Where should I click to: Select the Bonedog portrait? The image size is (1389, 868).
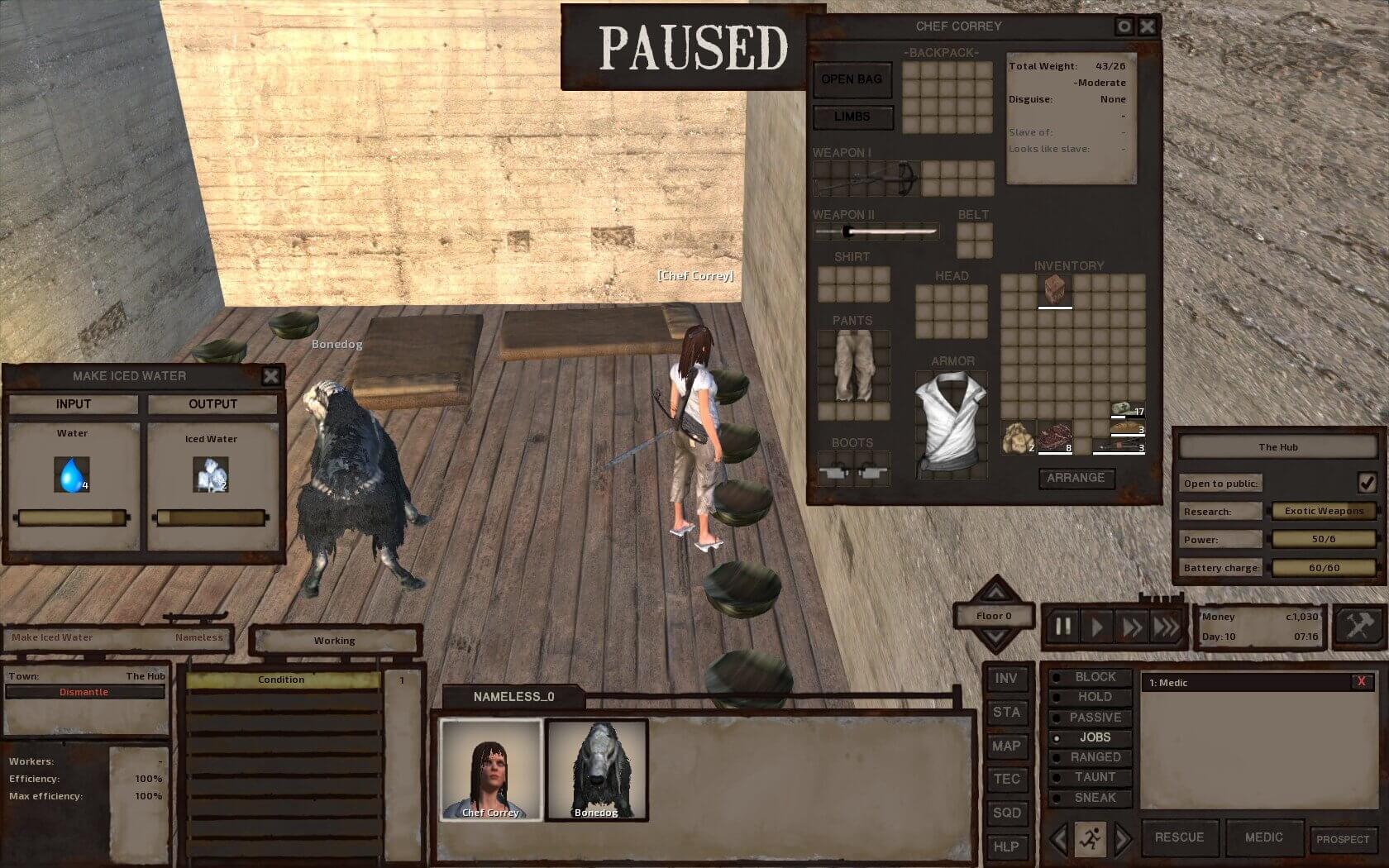click(x=596, y=769)
